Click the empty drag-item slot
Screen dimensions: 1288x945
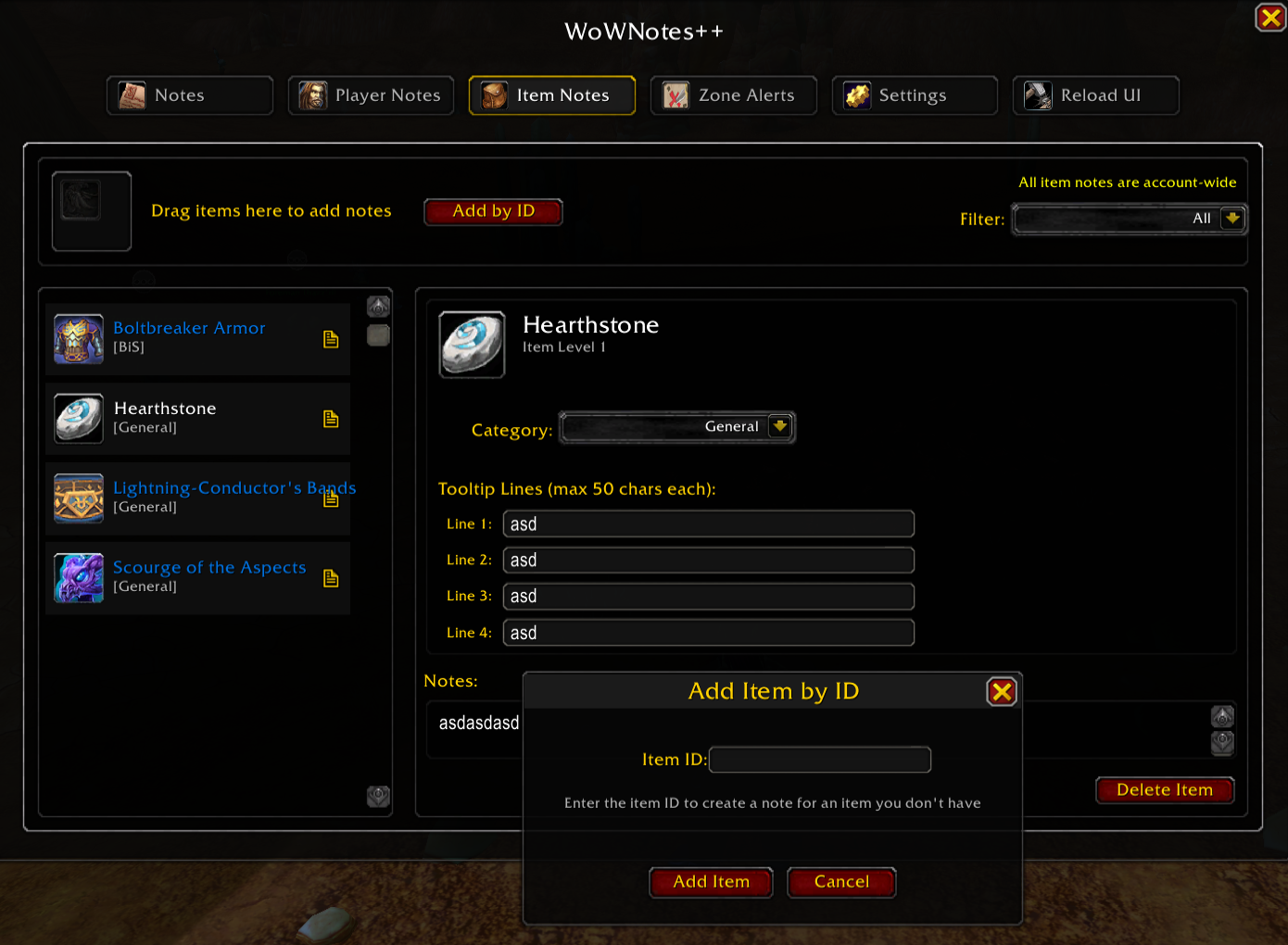click(x=91, y=211)
